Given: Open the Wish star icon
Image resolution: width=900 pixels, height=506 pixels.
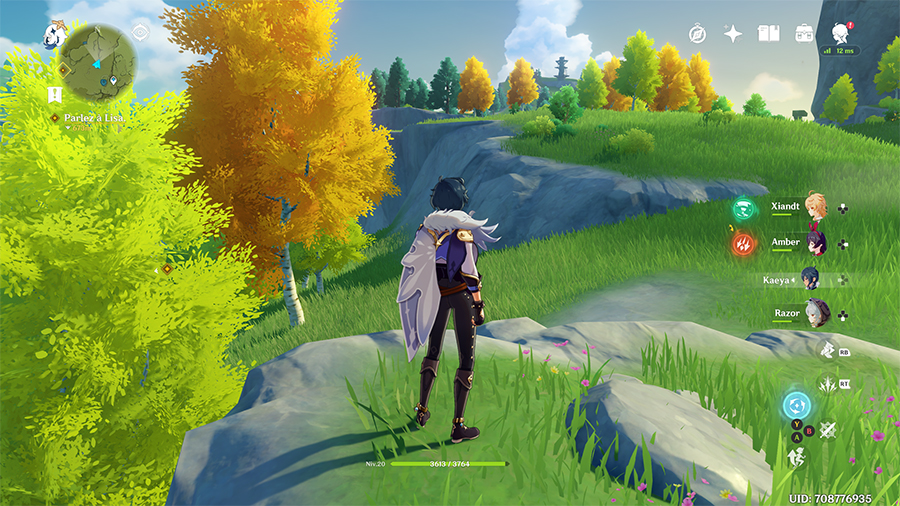Looking at the screenshot, I should click(x=733, y=33).
